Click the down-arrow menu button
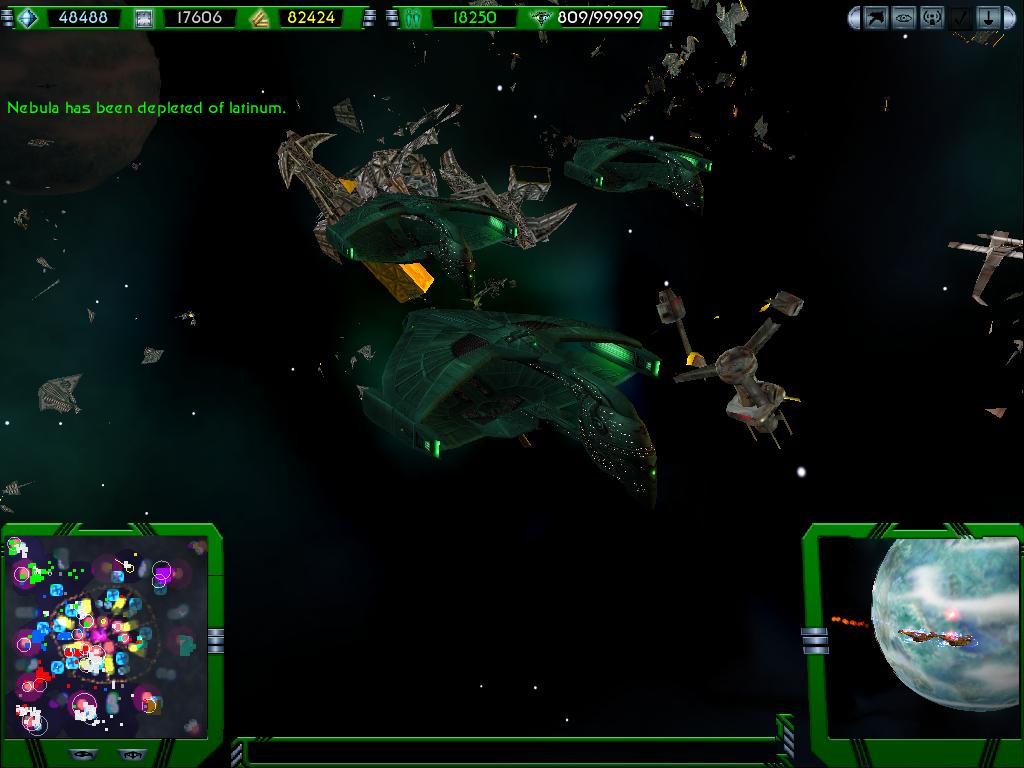1024x768 pixels. (x=988, y=17)
